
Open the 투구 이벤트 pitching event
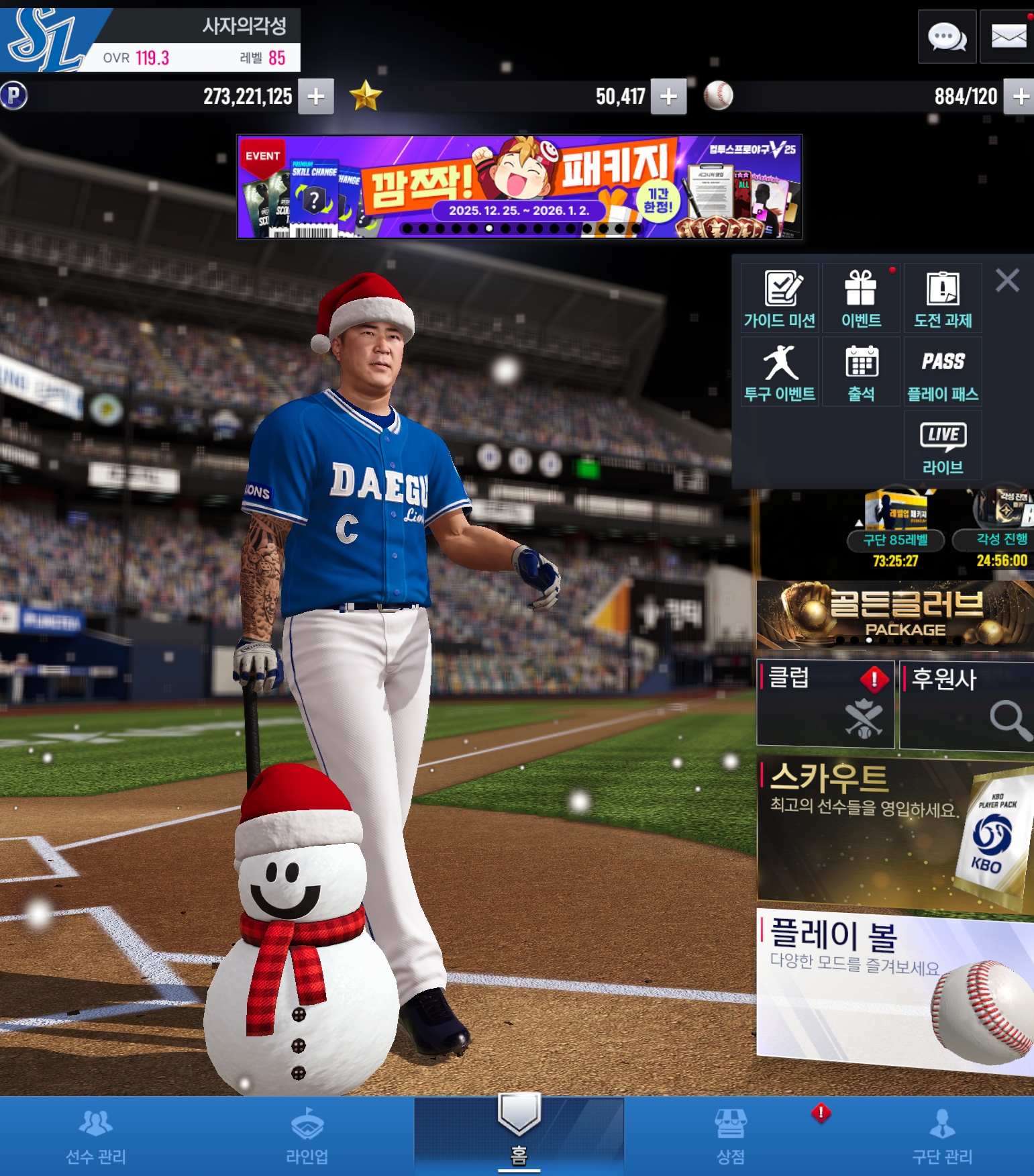[780, 373]
